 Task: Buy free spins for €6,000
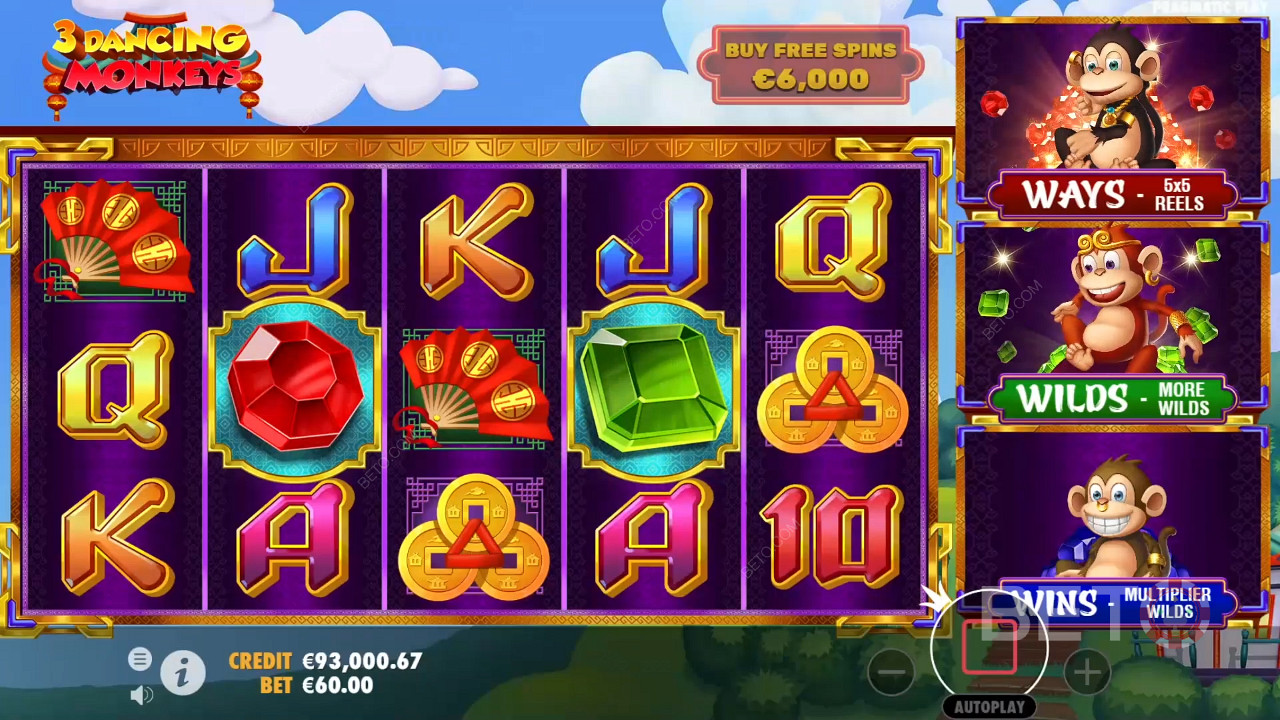(x=811, y=65)
